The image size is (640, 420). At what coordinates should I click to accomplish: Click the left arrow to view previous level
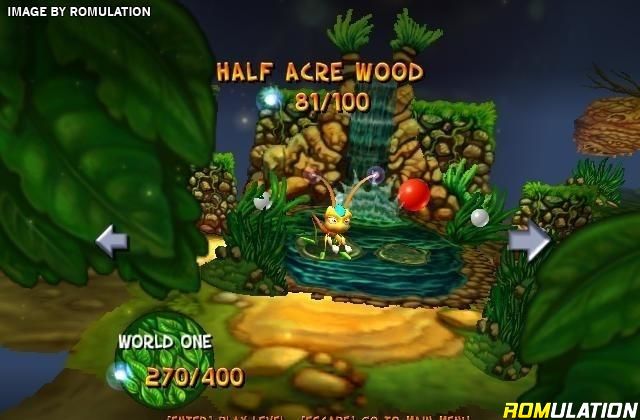pos(111,241)
